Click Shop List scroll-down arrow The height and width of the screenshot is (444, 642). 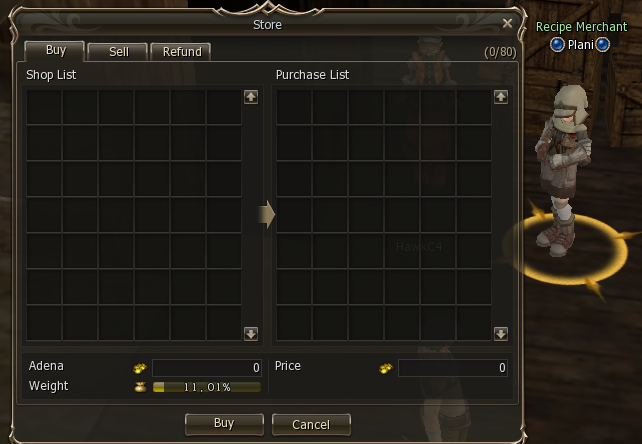tap(250, 334)
